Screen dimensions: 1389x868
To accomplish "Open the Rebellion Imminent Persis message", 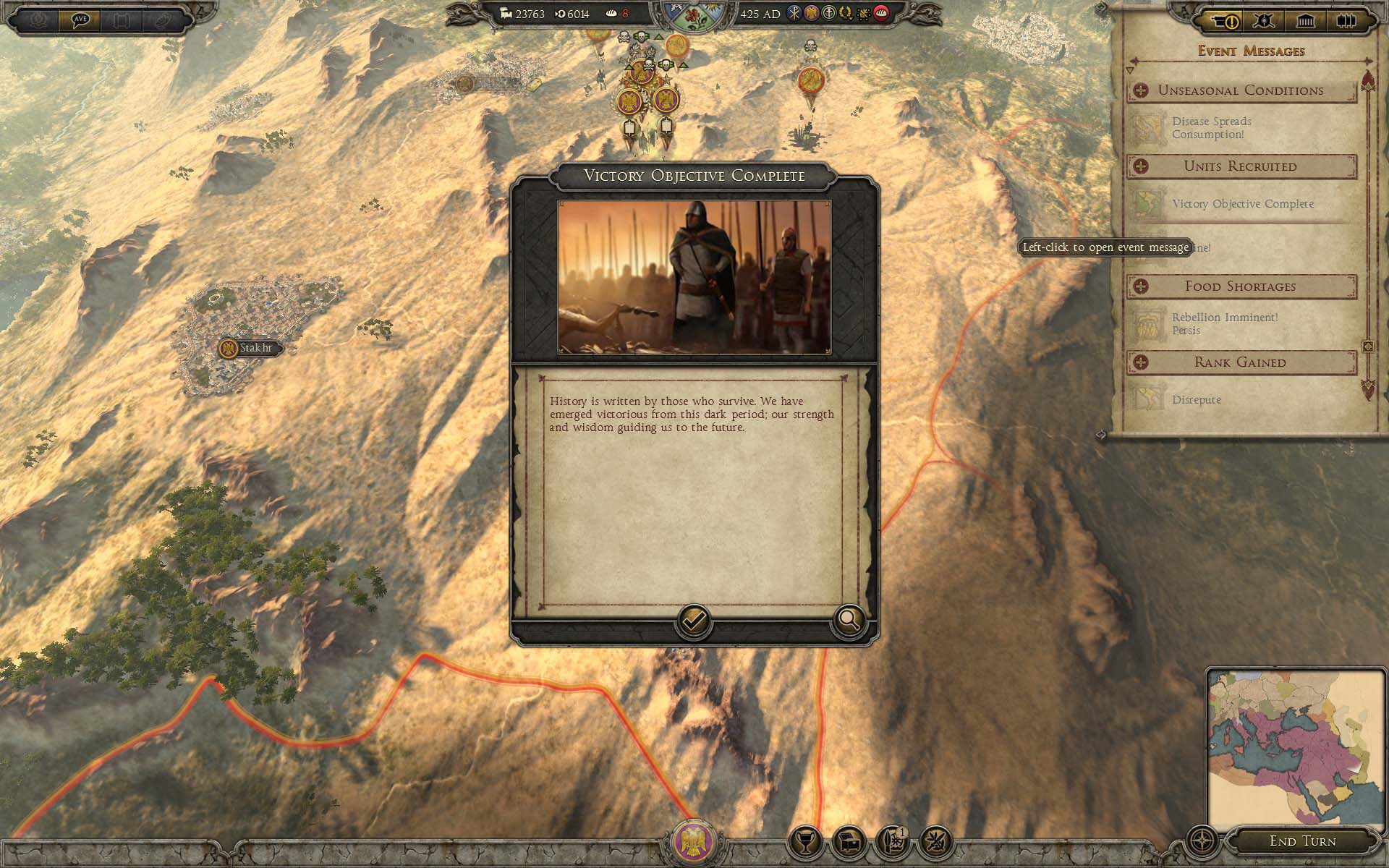I will pos(1224,324).
